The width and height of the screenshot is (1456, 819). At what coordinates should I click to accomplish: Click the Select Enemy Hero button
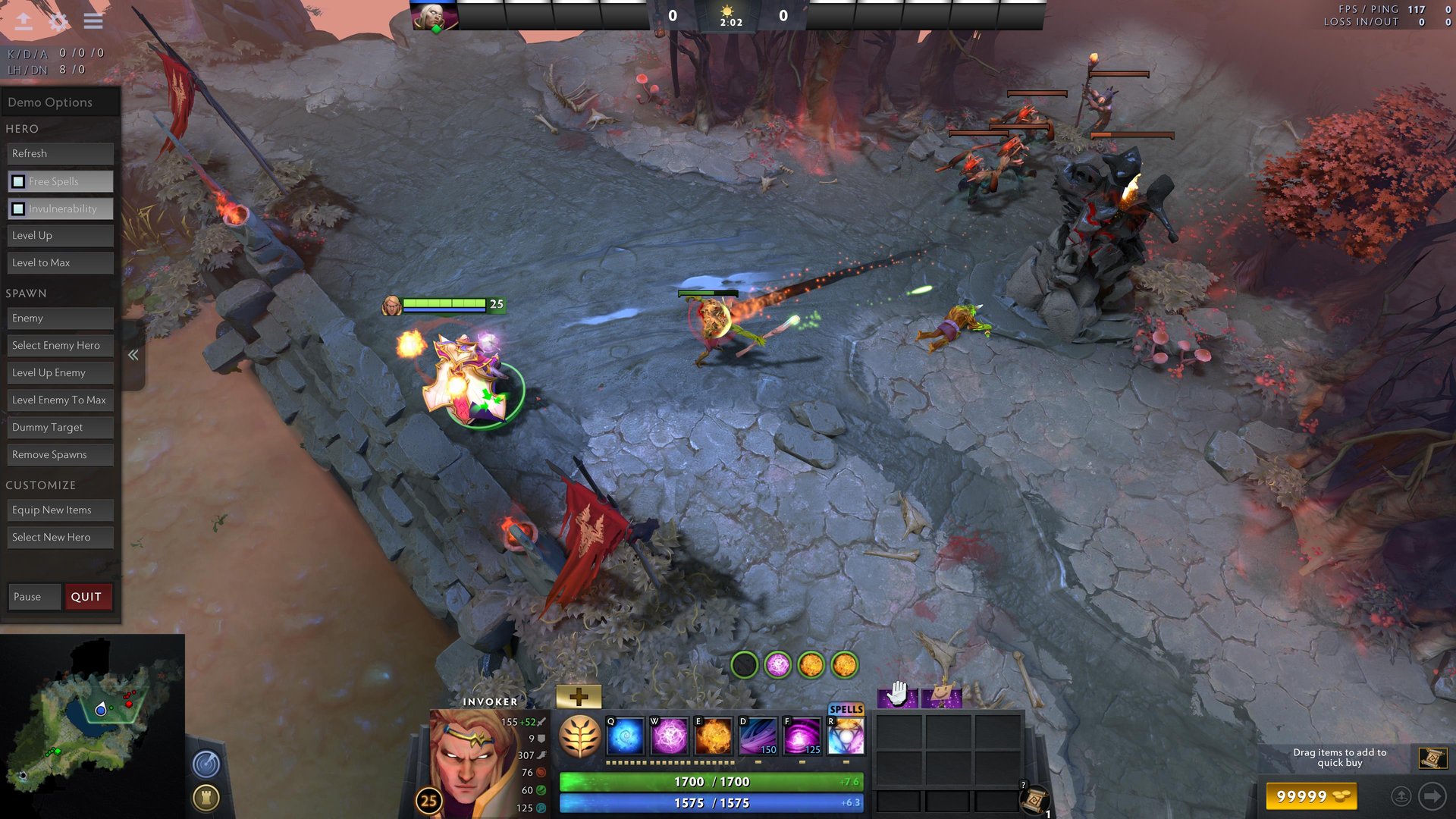tap(60, 345)
